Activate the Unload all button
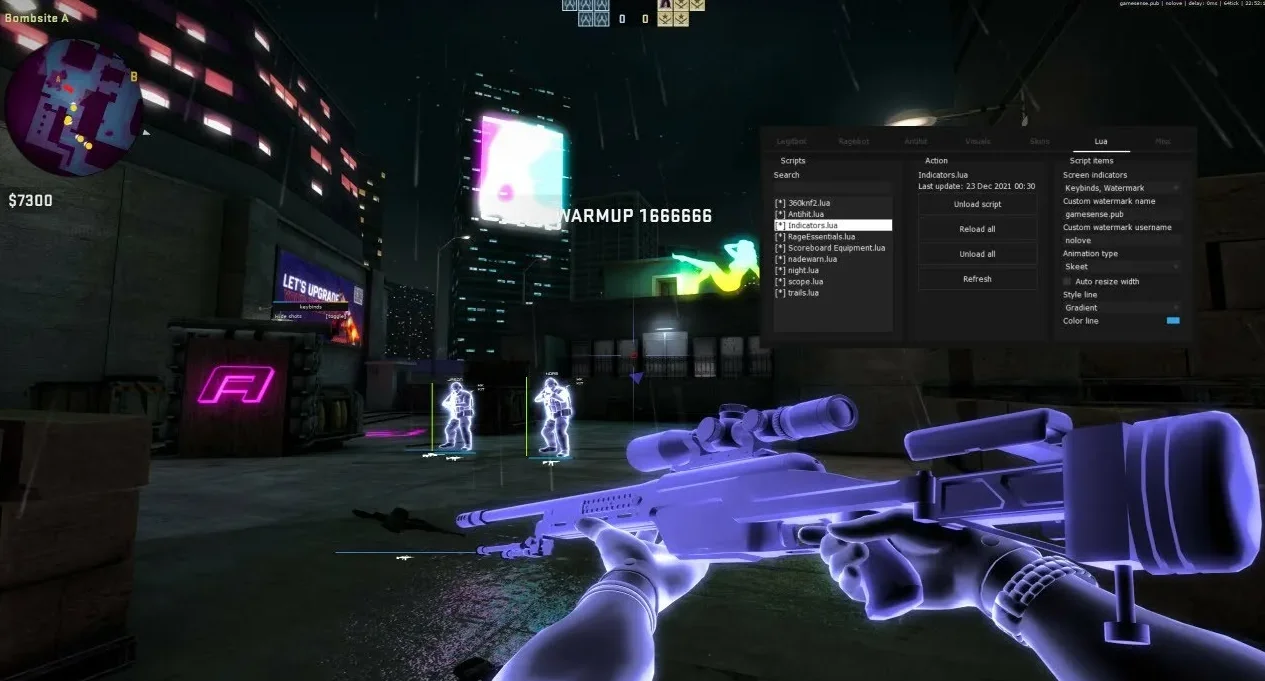 pyautogui.click(x=977, y=254)
